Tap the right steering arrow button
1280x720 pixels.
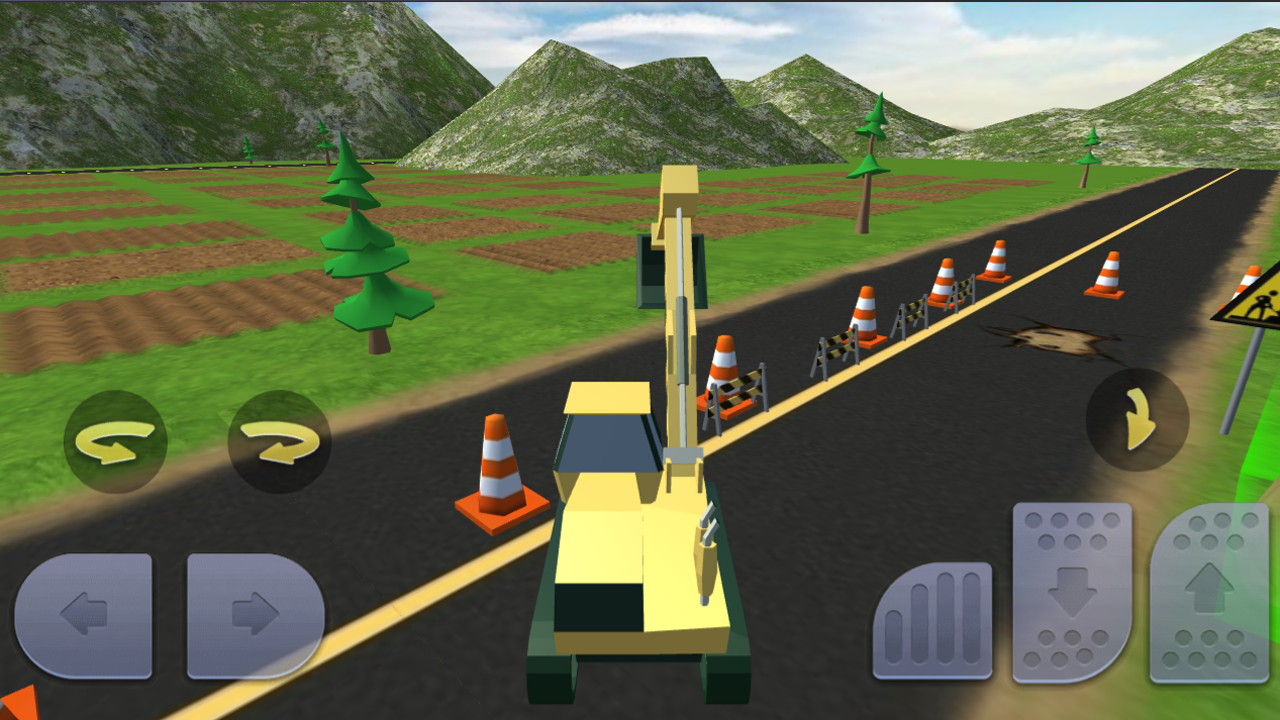[x=253, y=617]
